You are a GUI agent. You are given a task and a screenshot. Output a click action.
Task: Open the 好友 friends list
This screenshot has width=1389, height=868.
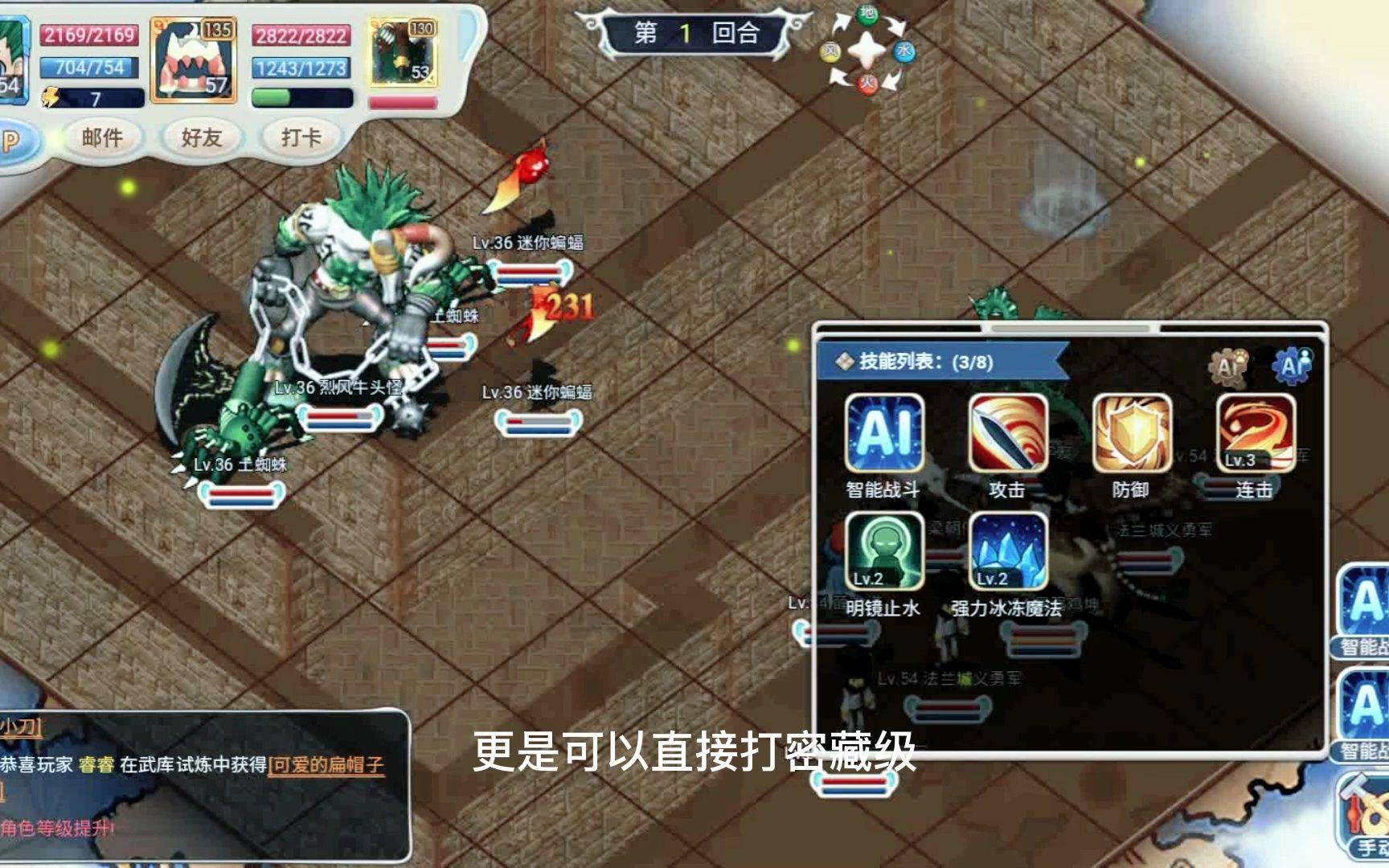[x=201, y=138]
